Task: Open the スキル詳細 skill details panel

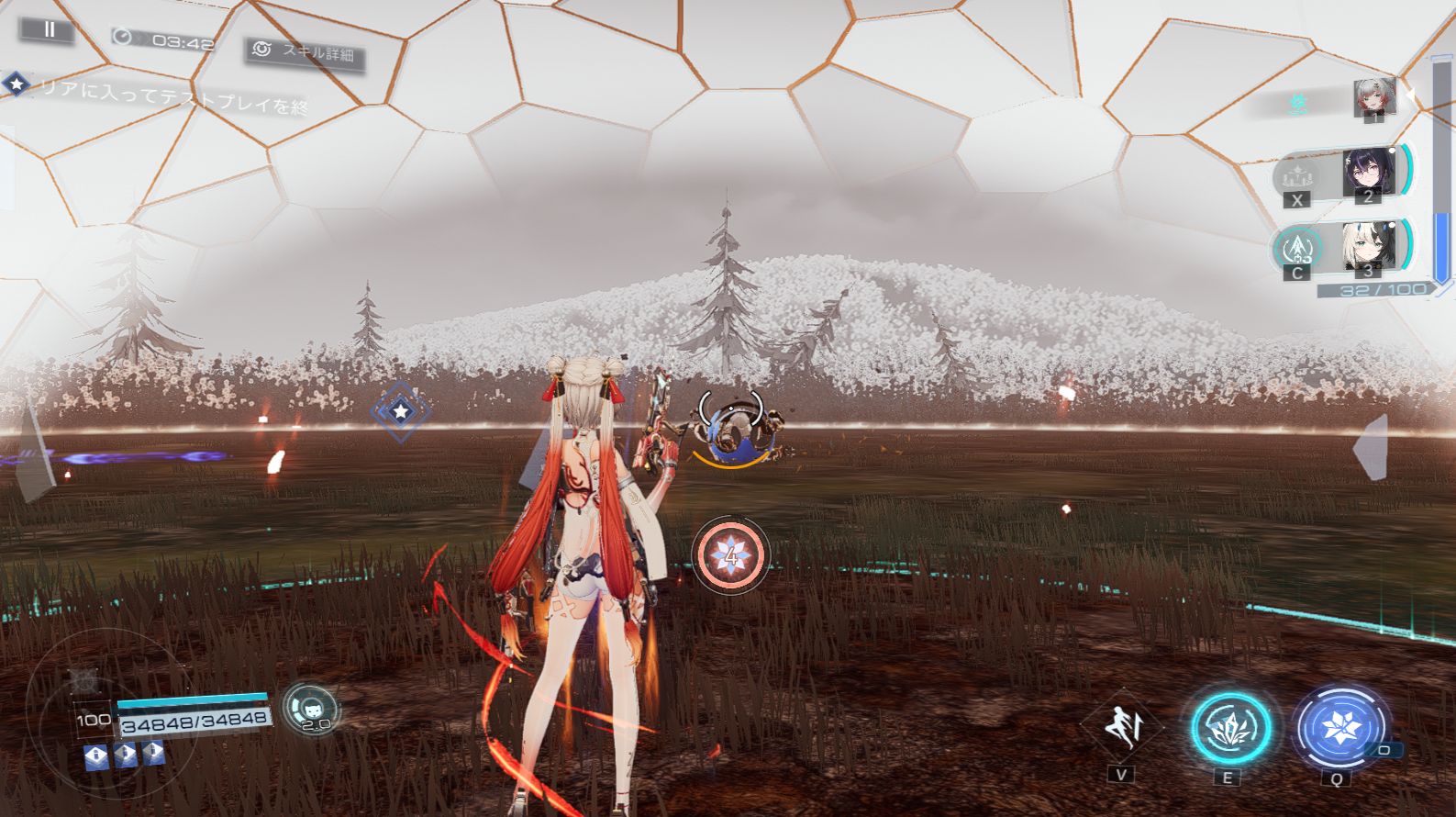Action: tap(306, 52)
